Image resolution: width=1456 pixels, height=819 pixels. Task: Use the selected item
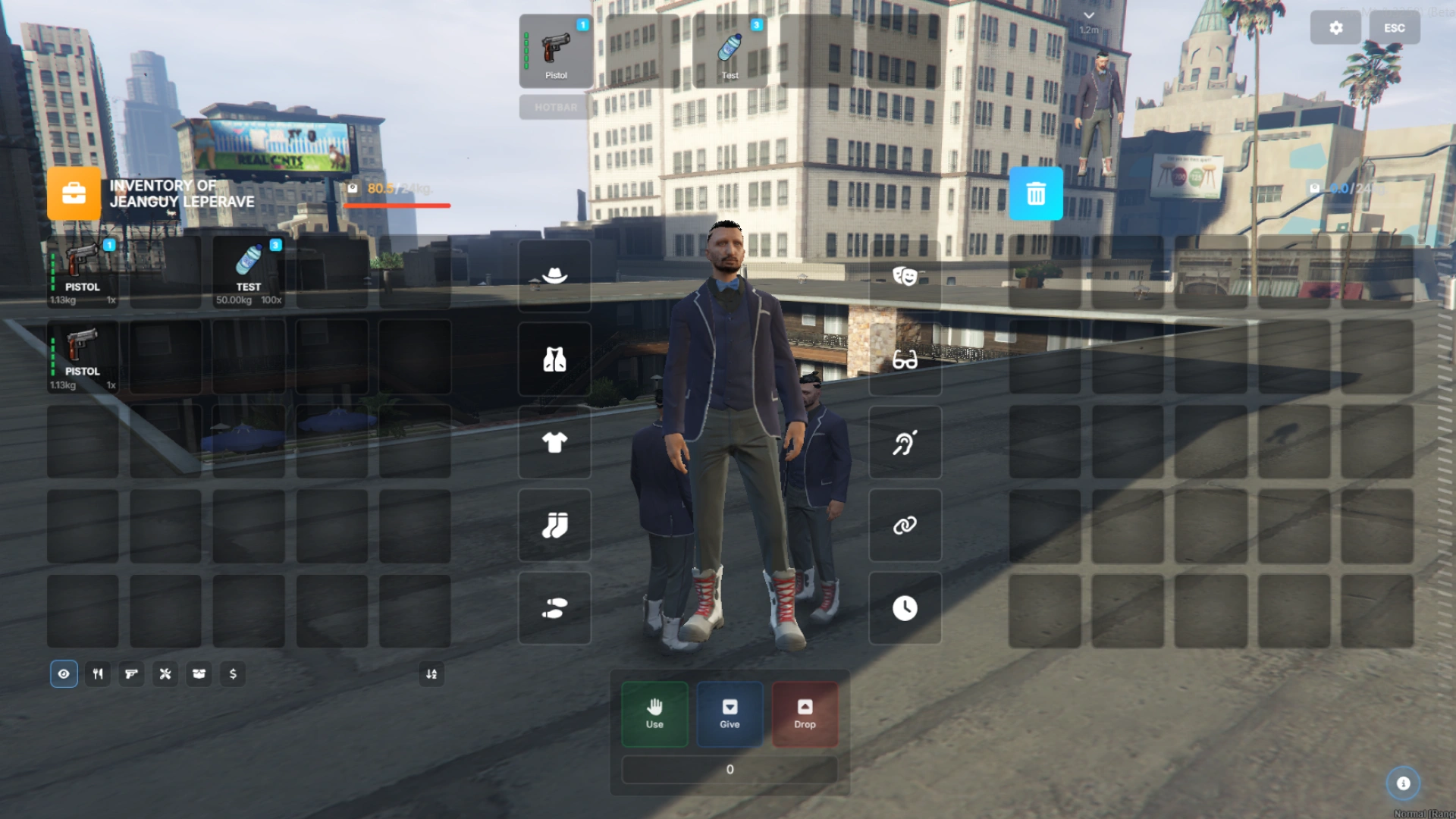pyautogui.click(x=654, y=714)
